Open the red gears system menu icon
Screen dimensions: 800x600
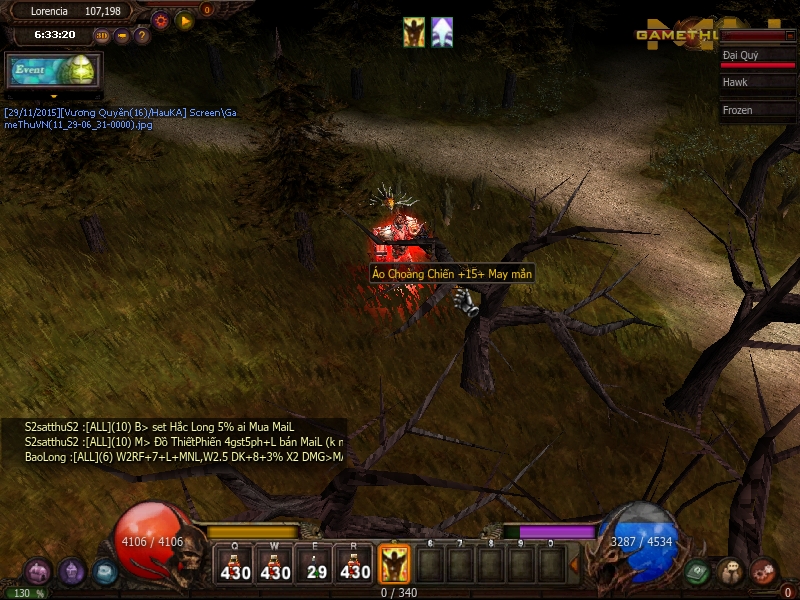point(763,572)
